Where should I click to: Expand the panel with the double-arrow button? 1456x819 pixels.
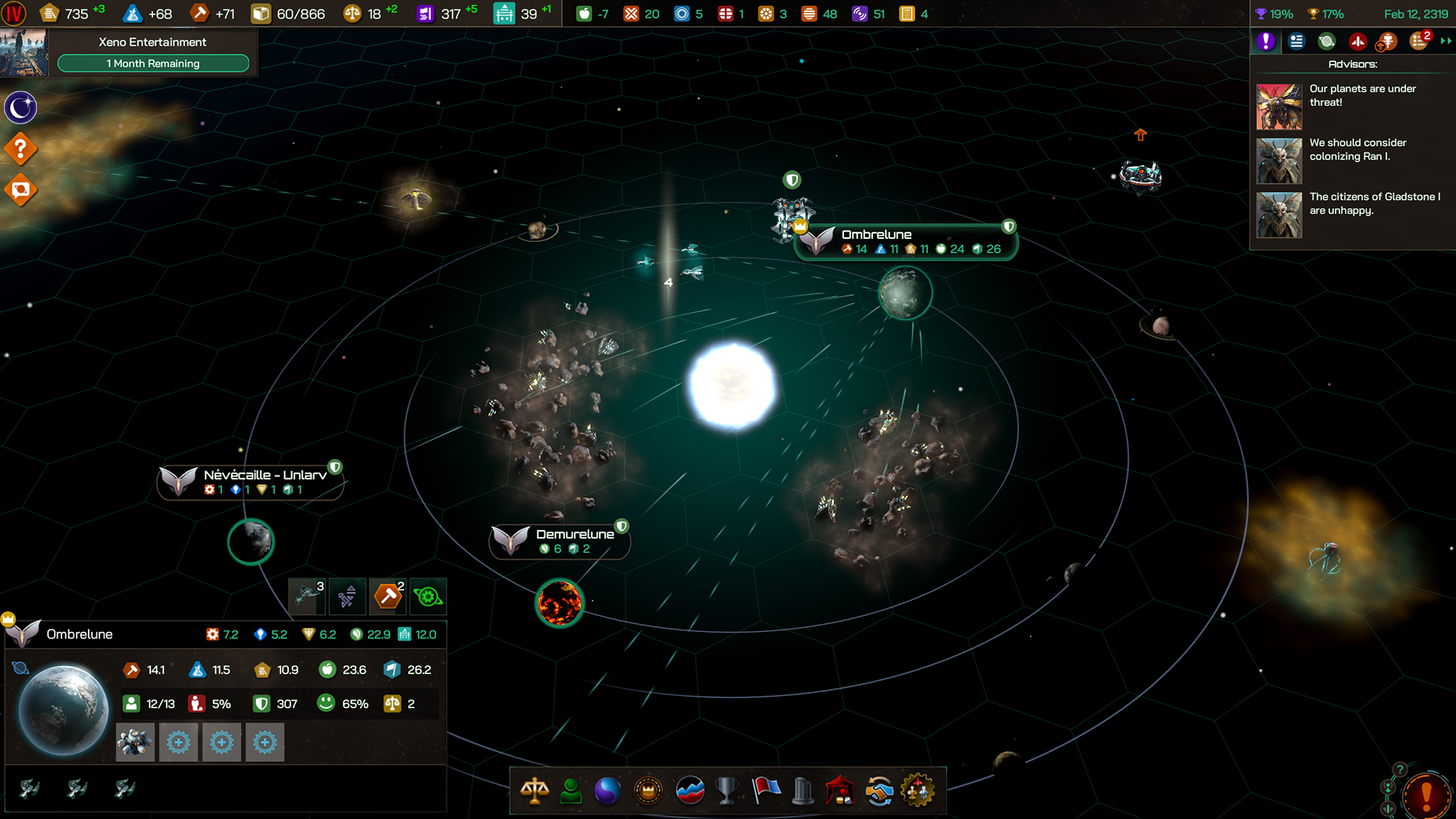pos(1445,42)
